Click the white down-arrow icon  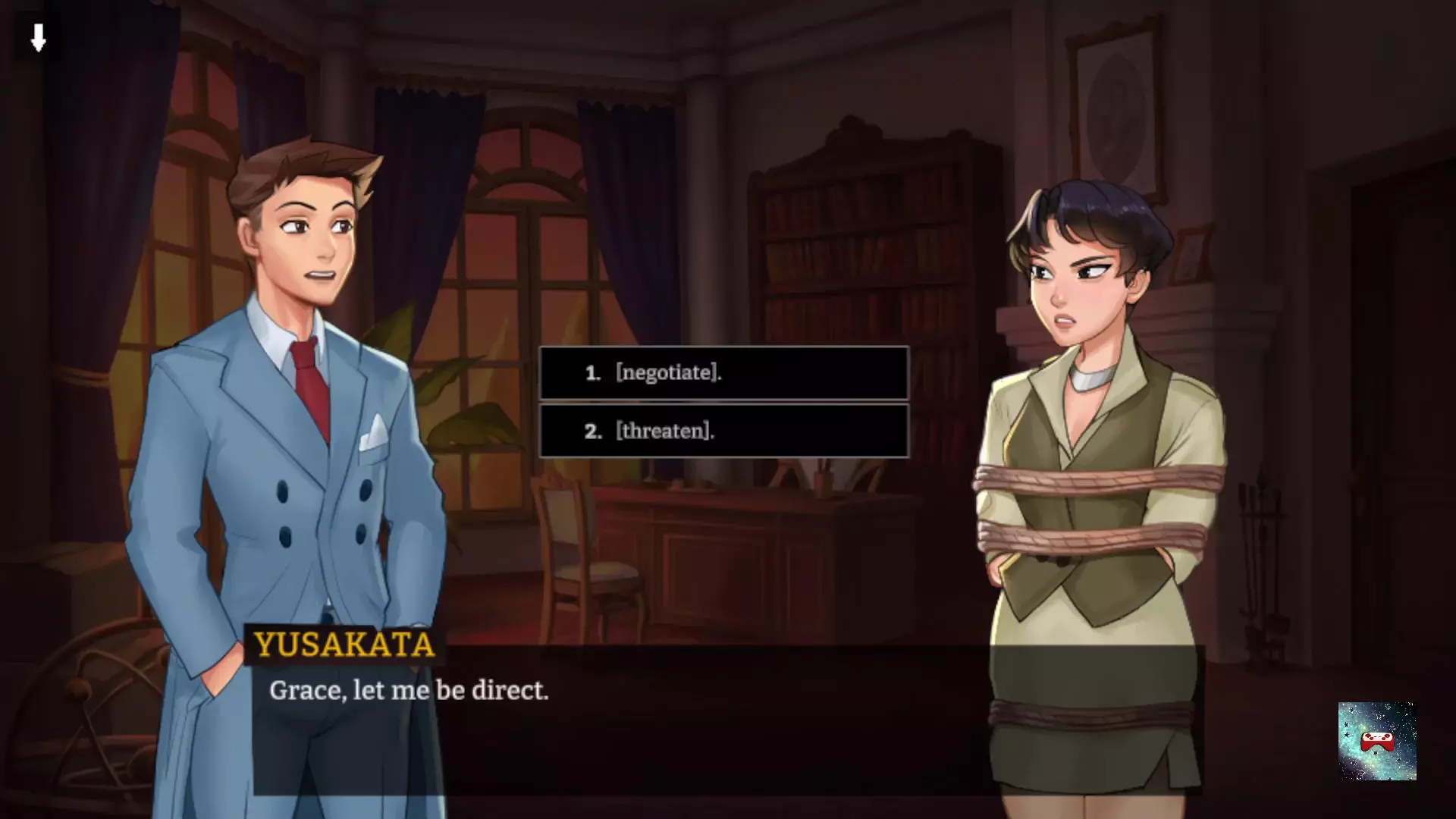(x=38, y=37)
